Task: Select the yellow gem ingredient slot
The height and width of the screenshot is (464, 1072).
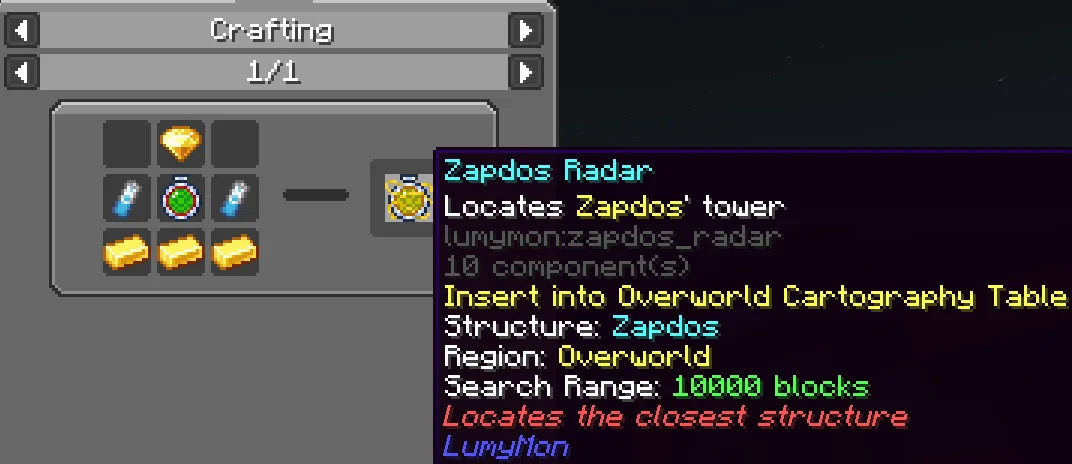Action: click(181, 146)
